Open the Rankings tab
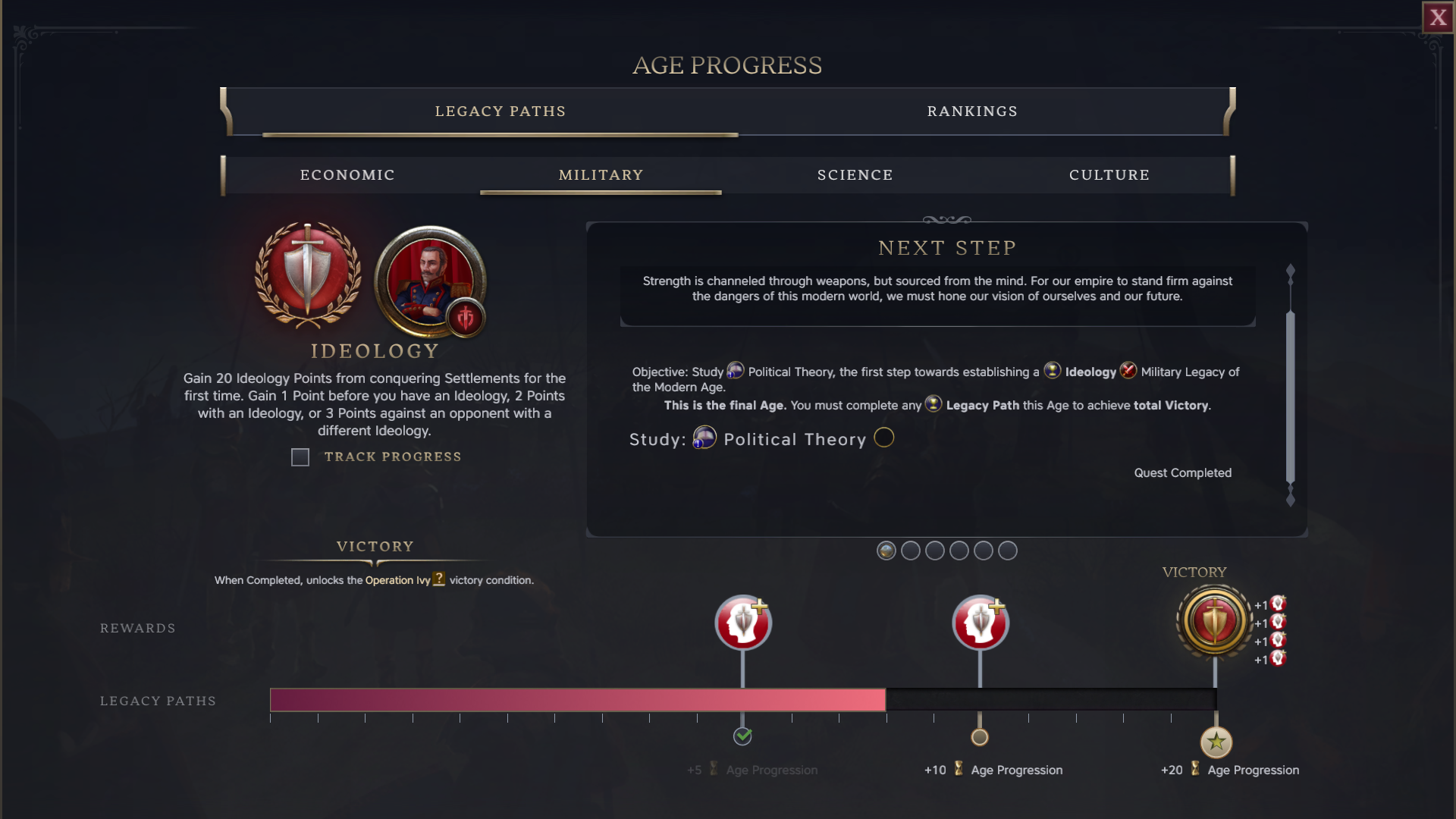The height and width of the screenshot is (819, 1456). 972,111
